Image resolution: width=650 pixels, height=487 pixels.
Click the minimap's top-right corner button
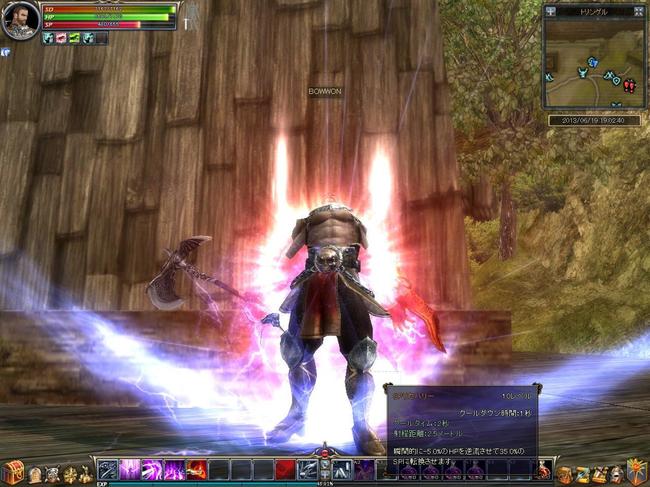click(x=640, y=11)
